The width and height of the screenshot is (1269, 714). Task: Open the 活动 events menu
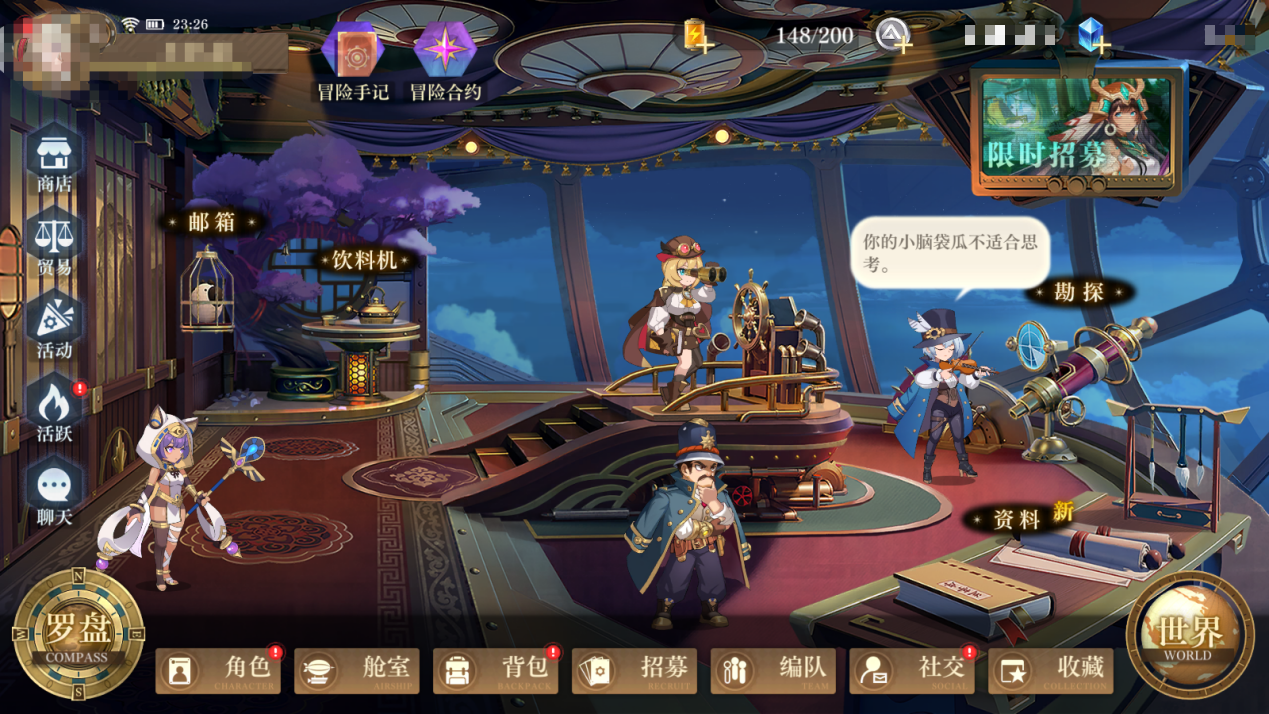[54, 328]
